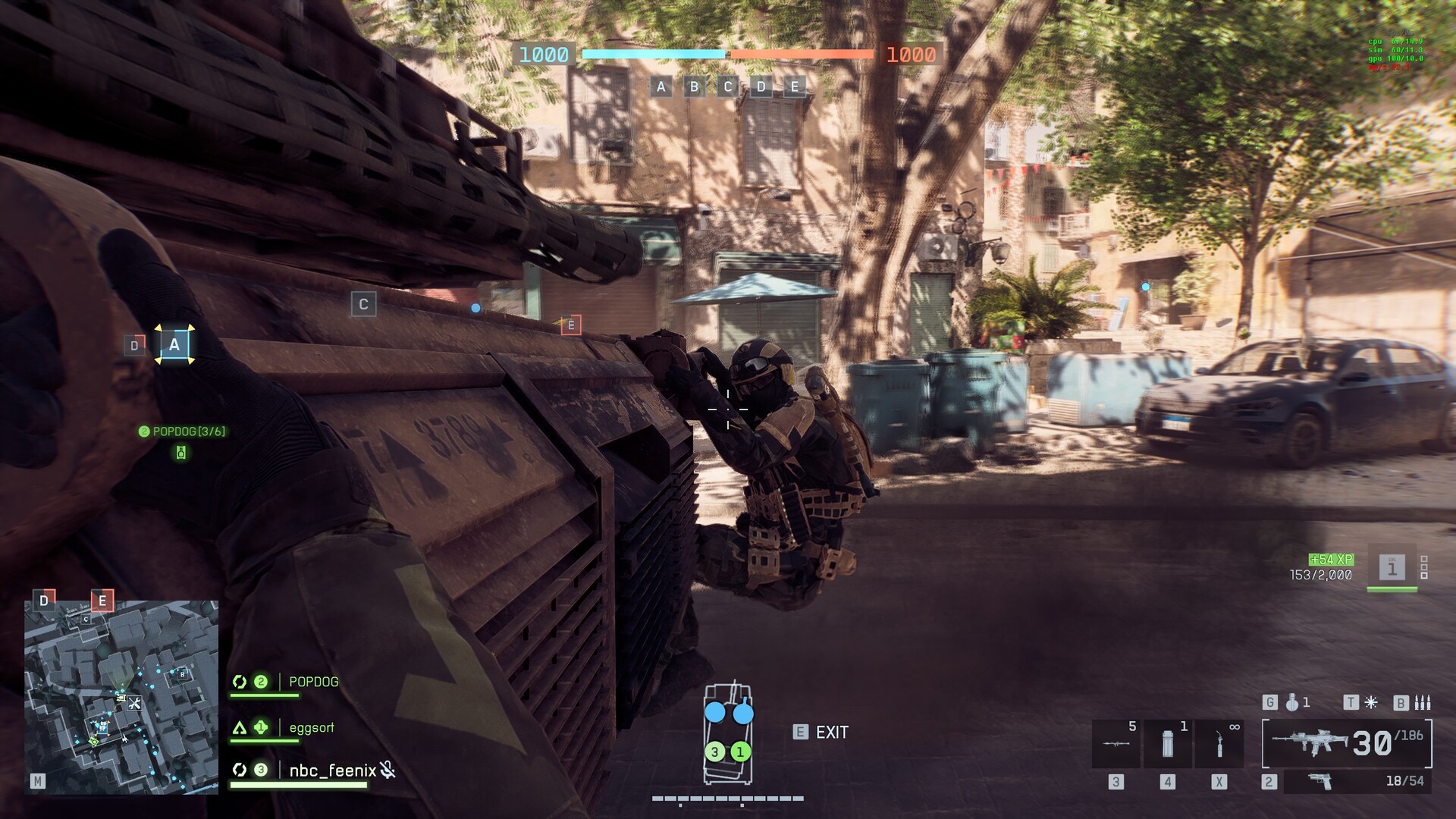Image resolution: width=1456 pixels, height=819 pixels.
Task: Click the vehicle seat layout diagram
Action: pyautogui.click(x=728, y=733)
